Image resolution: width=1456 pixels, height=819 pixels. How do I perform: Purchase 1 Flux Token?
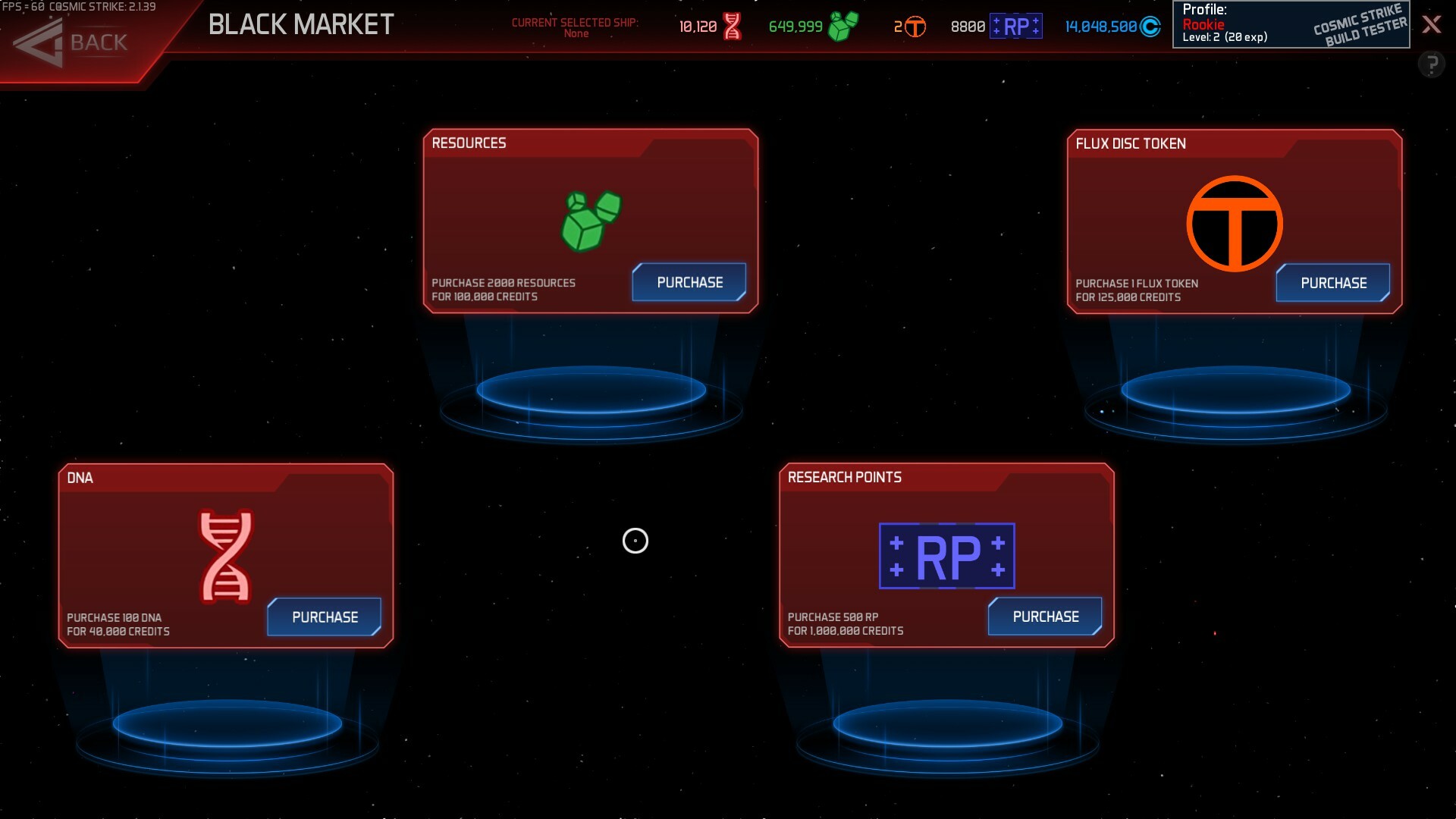click(x=1332, y=283)
